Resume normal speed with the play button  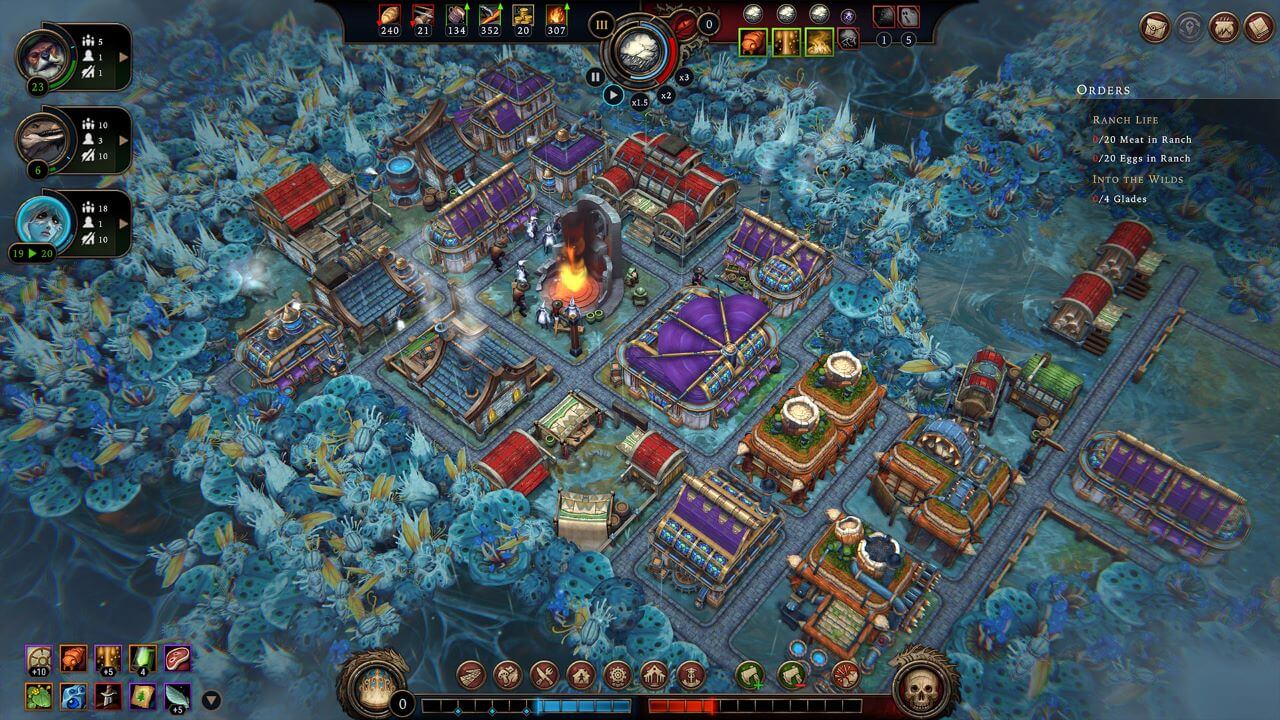point(614,96)
